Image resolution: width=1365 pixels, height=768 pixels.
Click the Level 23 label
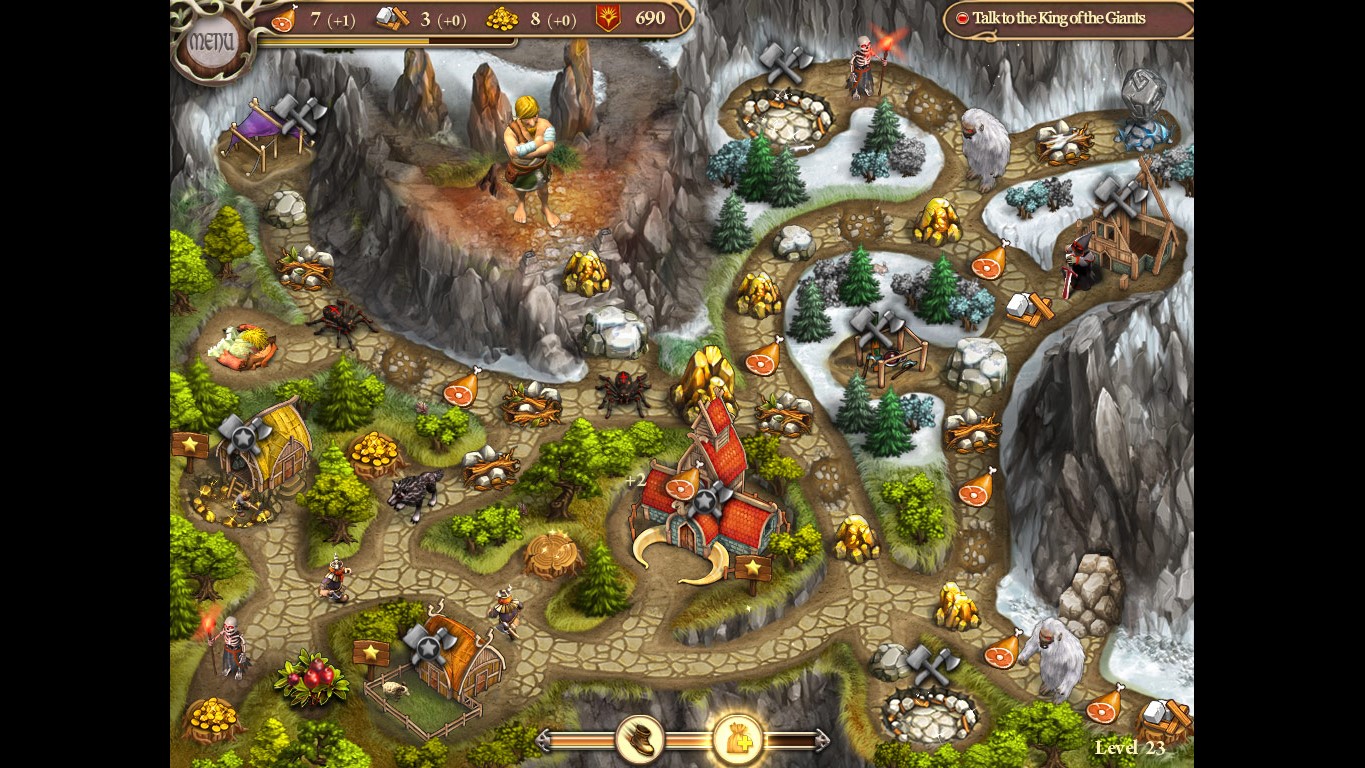1130,748
